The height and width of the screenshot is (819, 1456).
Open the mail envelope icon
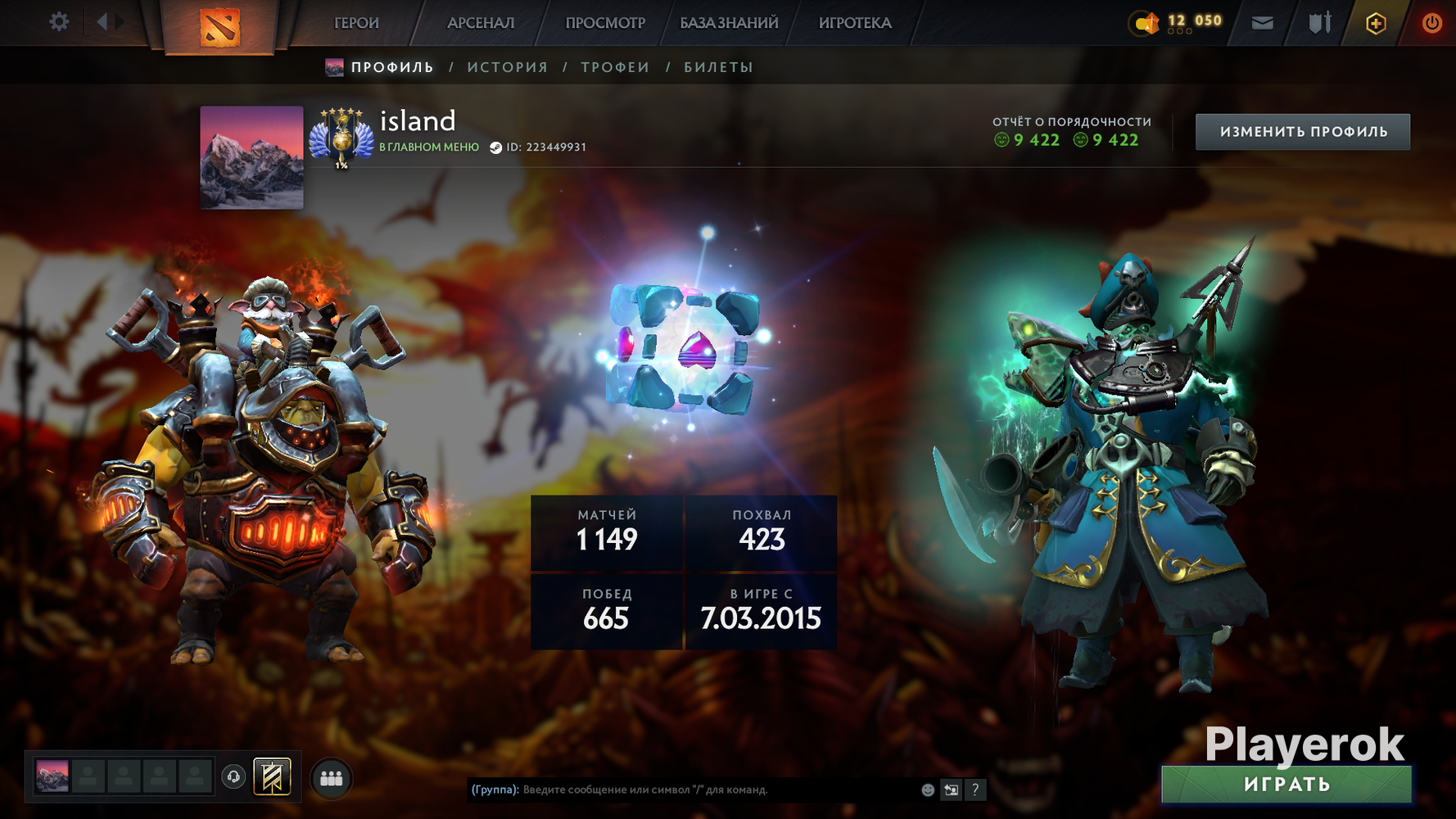[x=1262, y=23]
